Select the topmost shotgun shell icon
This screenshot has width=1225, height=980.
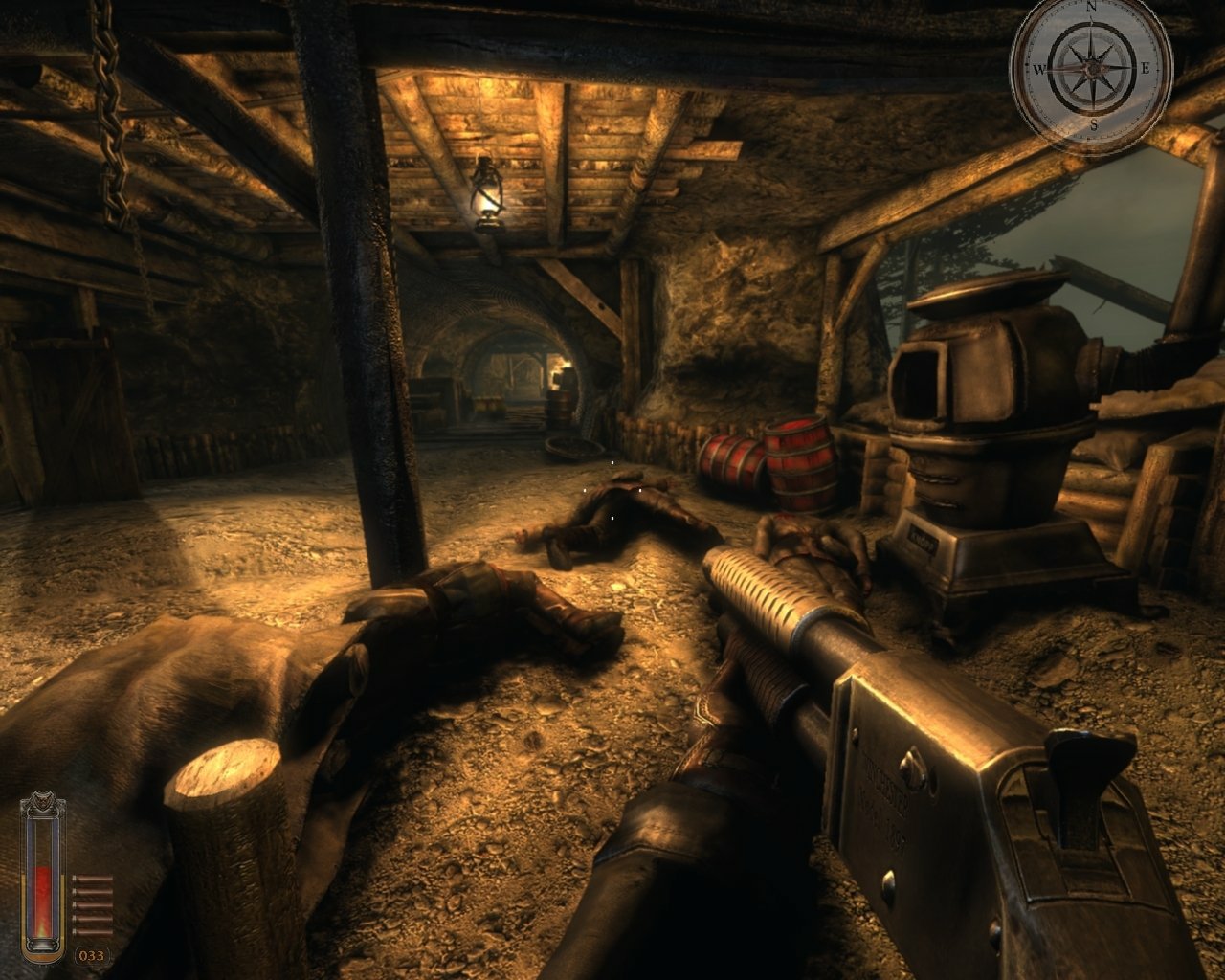pyautogui.click(x=94, y=878)
